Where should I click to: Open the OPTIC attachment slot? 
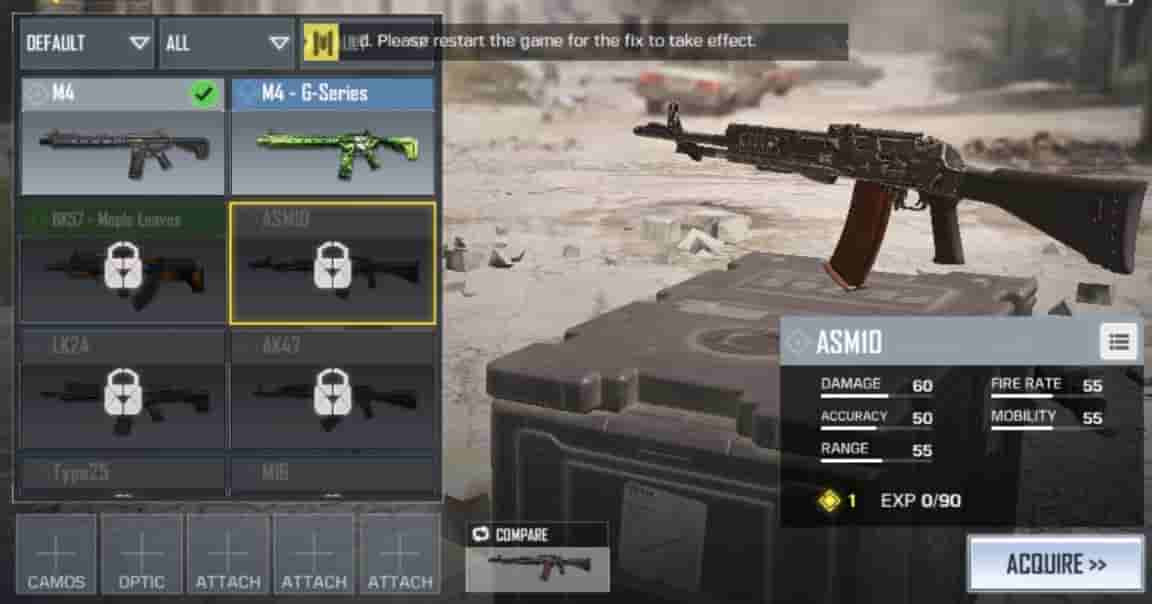142,555
